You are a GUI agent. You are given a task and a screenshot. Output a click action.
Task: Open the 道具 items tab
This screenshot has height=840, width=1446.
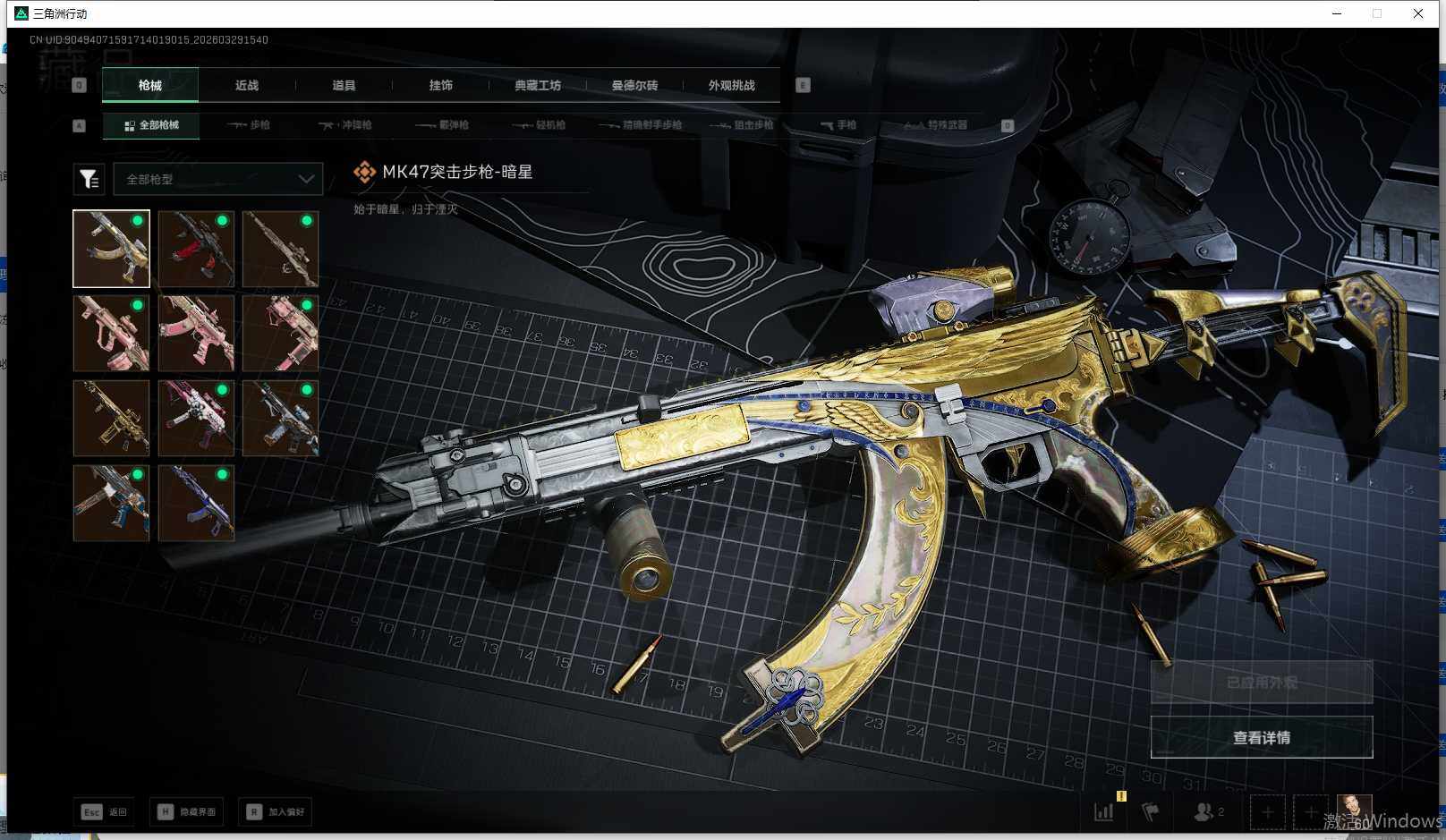coord(344,86)
